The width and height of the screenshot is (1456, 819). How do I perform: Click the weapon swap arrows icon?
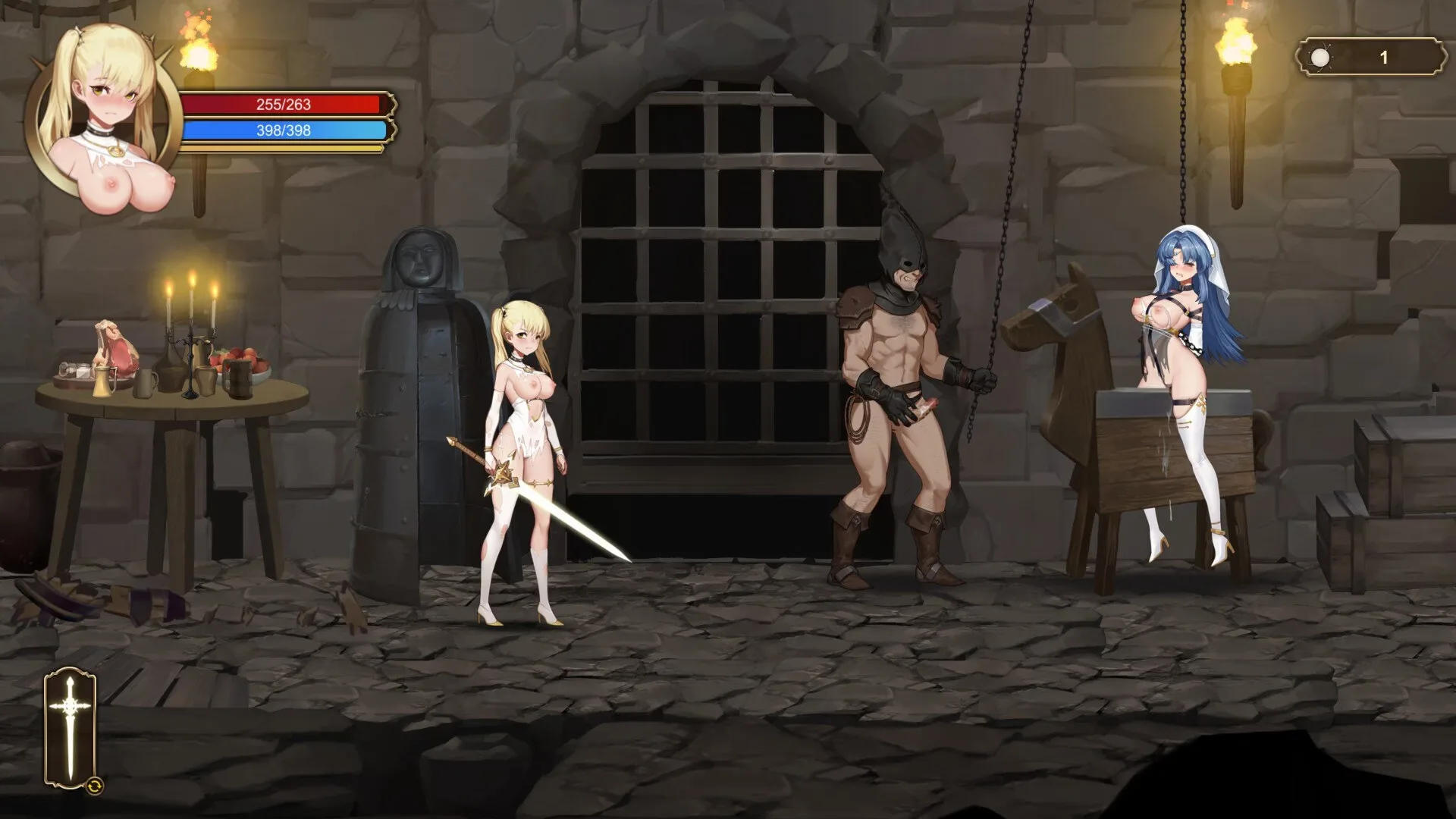pos(96,786)
